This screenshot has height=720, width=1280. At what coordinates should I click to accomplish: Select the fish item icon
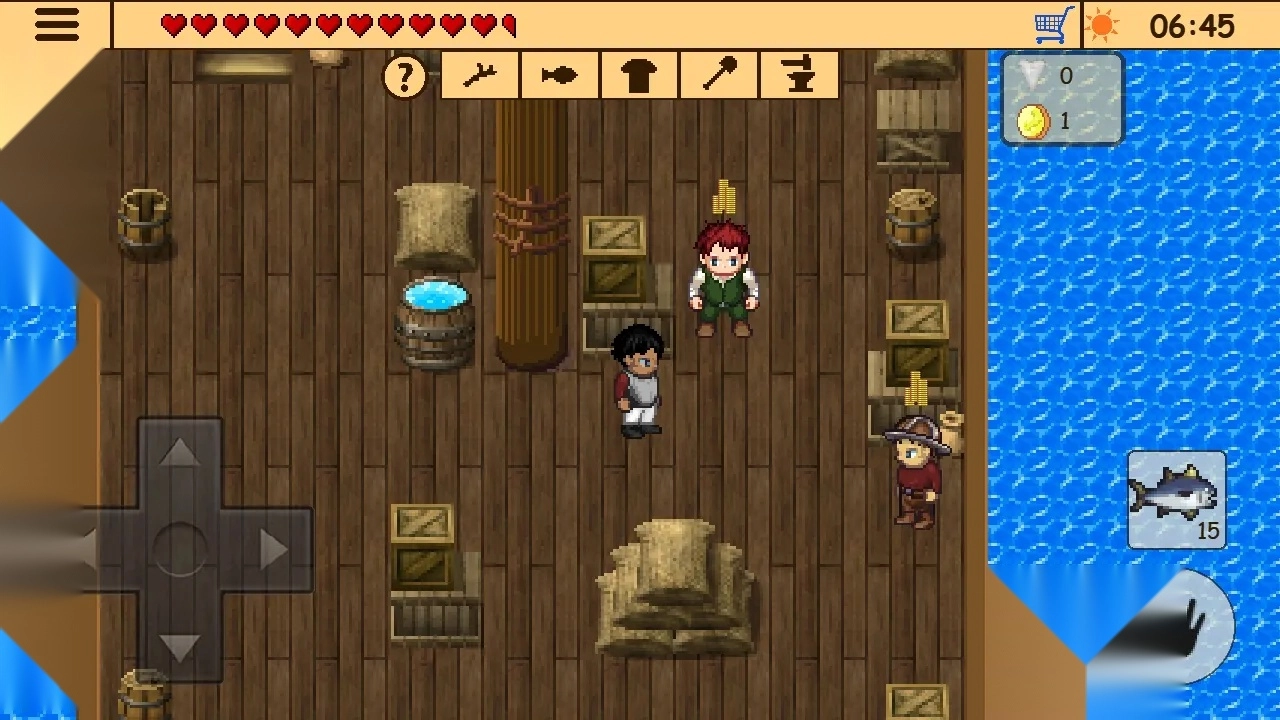point(559,74)
